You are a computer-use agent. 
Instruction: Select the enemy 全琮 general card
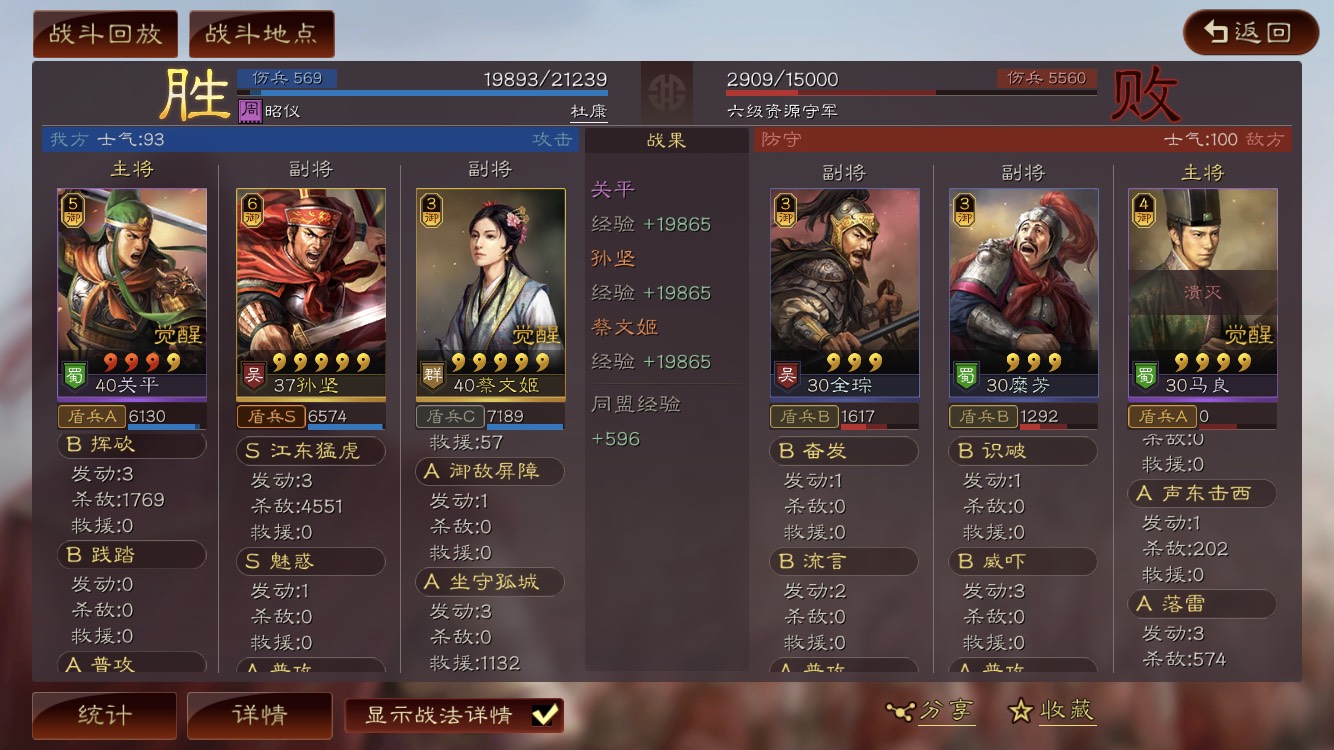(x=844, y=290)
